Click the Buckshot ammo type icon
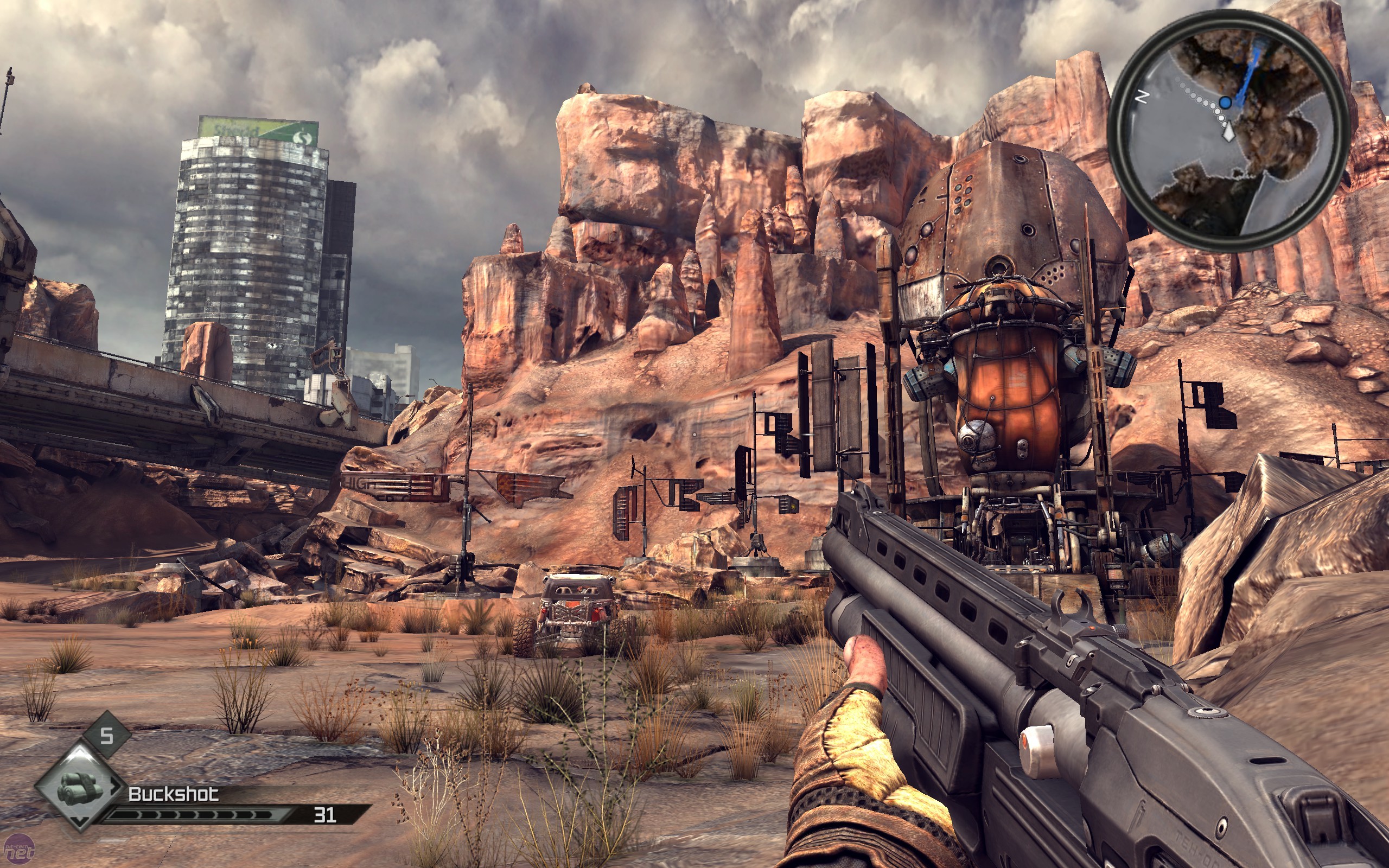 80,787
